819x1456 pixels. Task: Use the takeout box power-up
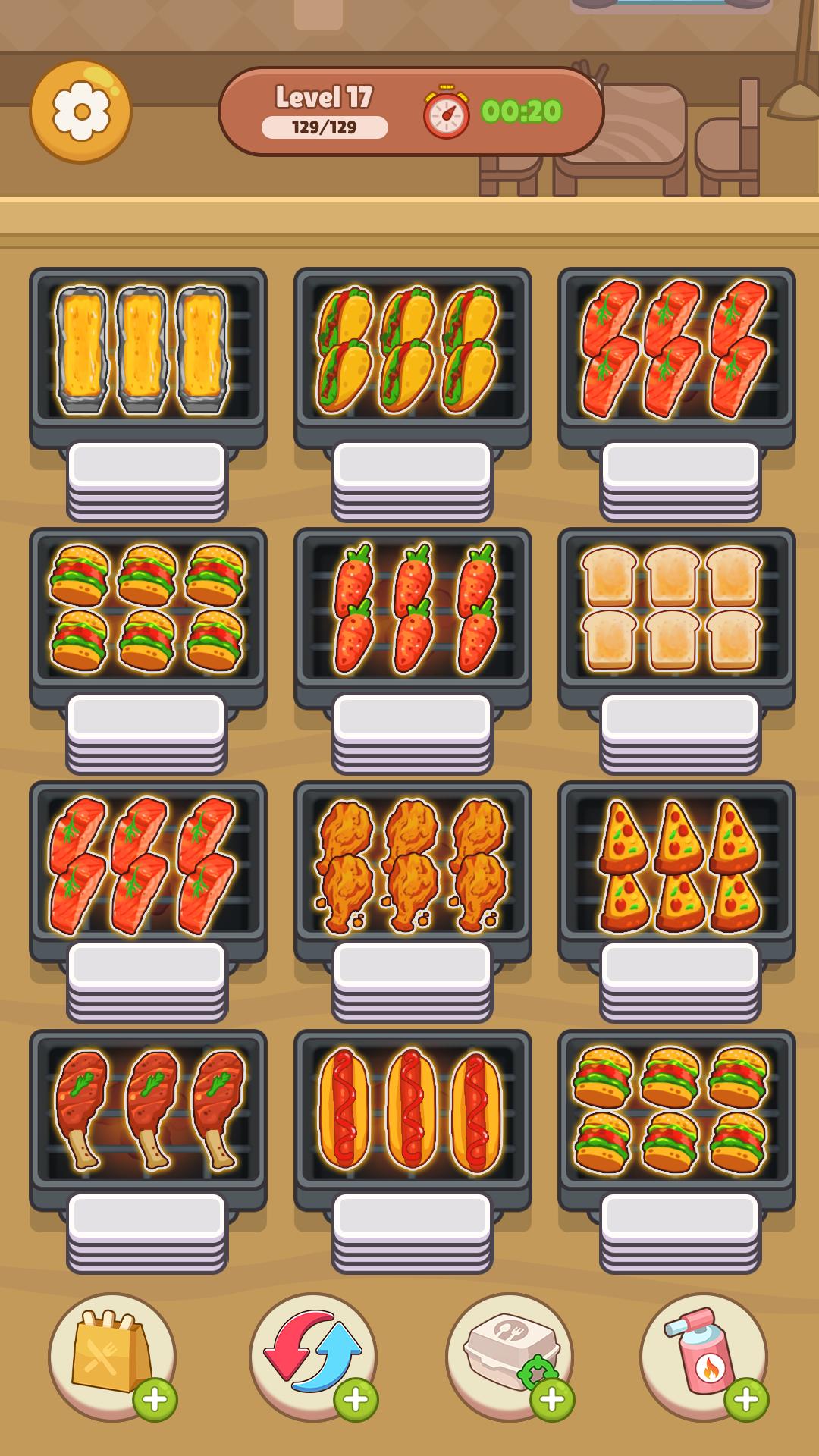pos(510,1355)
